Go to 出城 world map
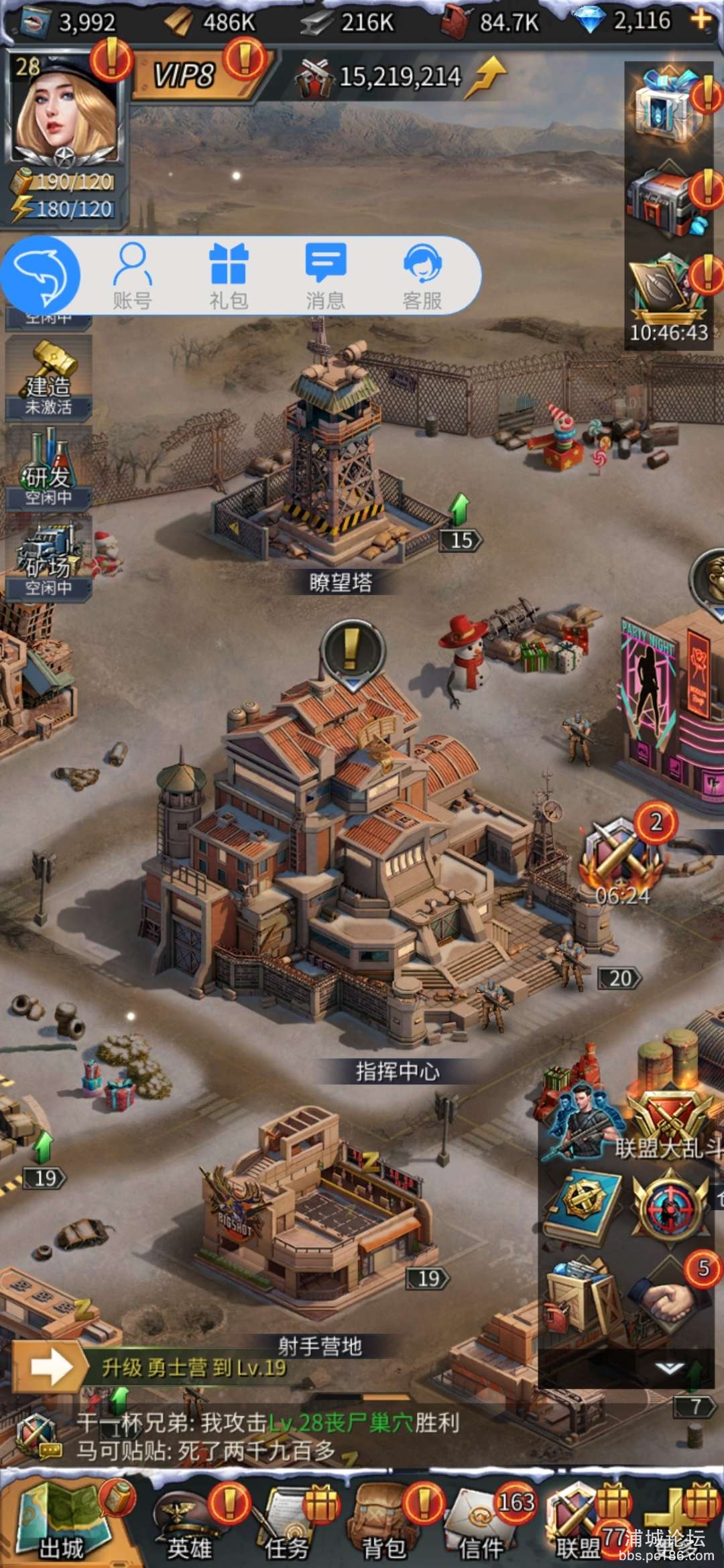Image resolution: width=724 pixels, height=1568 pixels. tap(62, 1521)
